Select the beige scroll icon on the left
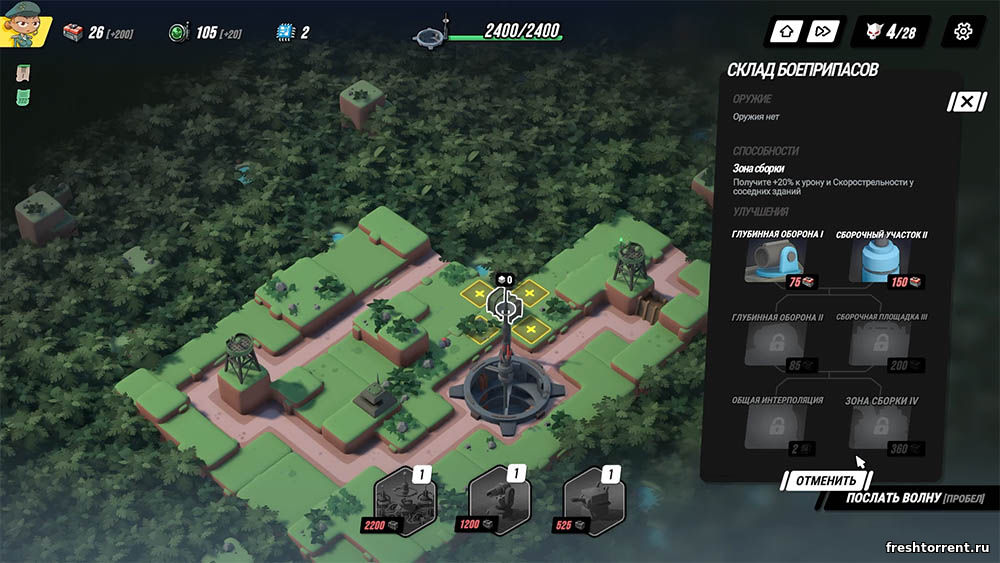The width and height of the screenshot is (1000, 563). pyautogui.click(x=23, y=74)
